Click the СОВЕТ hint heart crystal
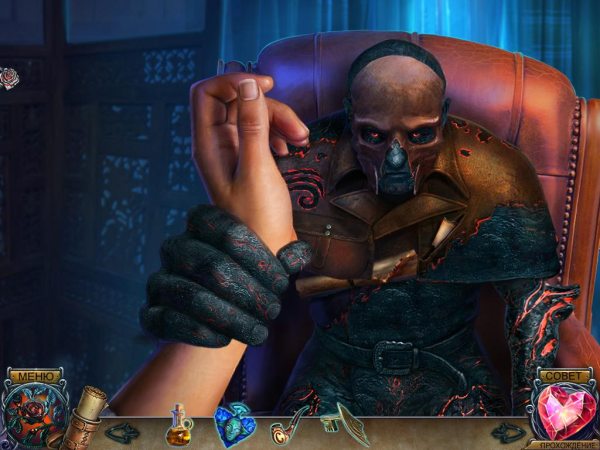Screen dimensions: 600x450 (x=565, y=412)
